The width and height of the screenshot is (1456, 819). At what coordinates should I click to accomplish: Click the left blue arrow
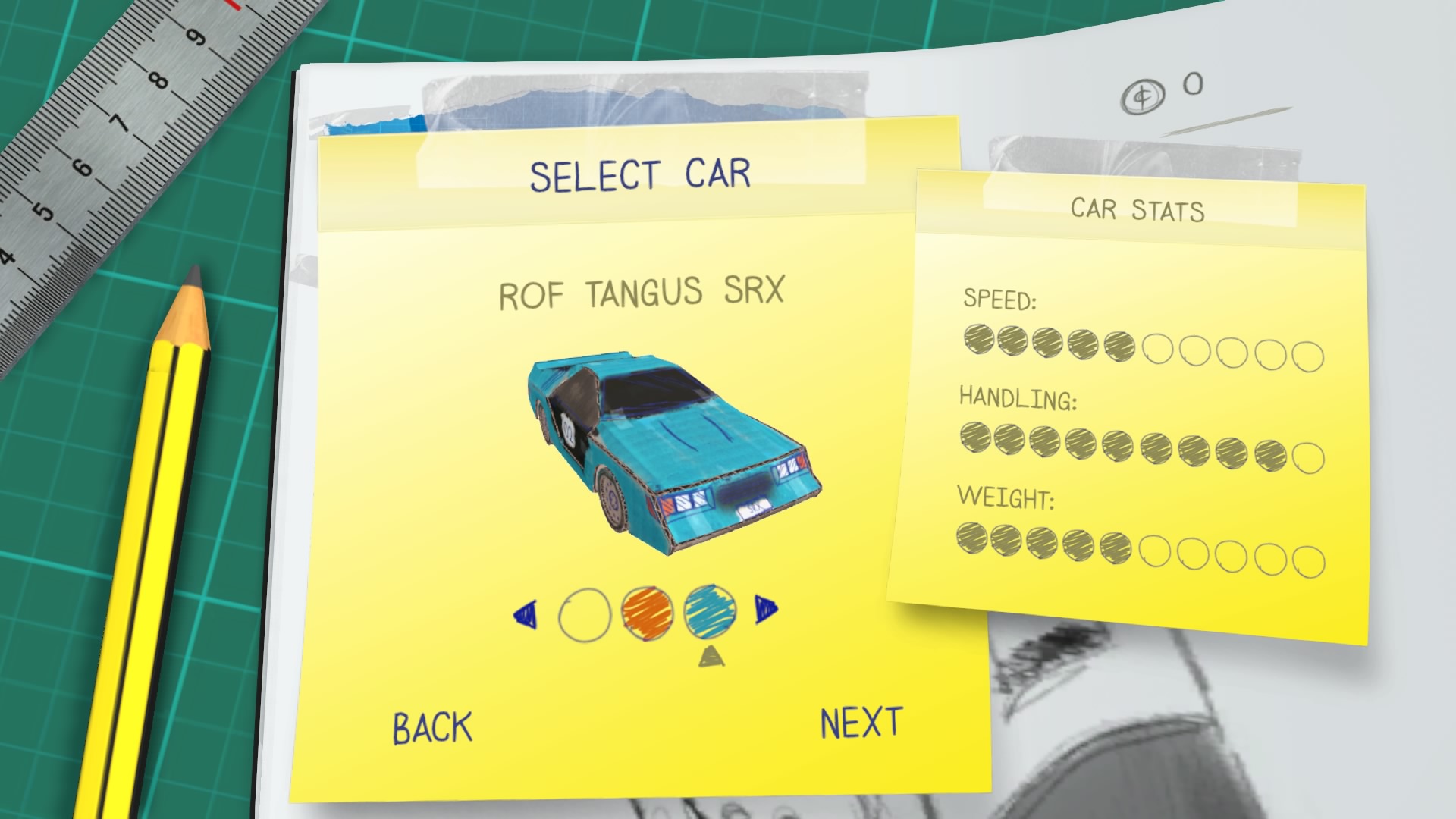[x=526, y=613]
